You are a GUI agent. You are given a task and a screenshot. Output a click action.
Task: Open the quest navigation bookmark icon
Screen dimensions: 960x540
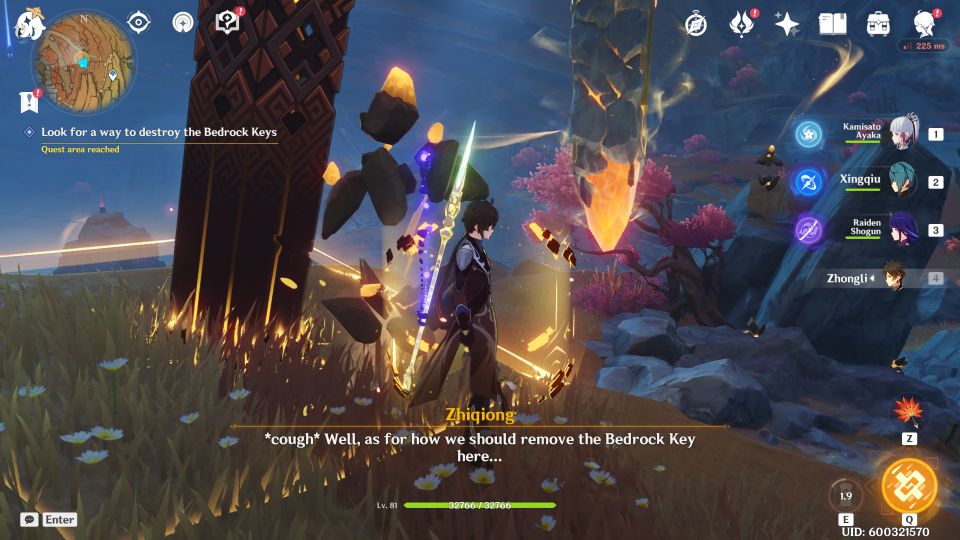point(28,101)
